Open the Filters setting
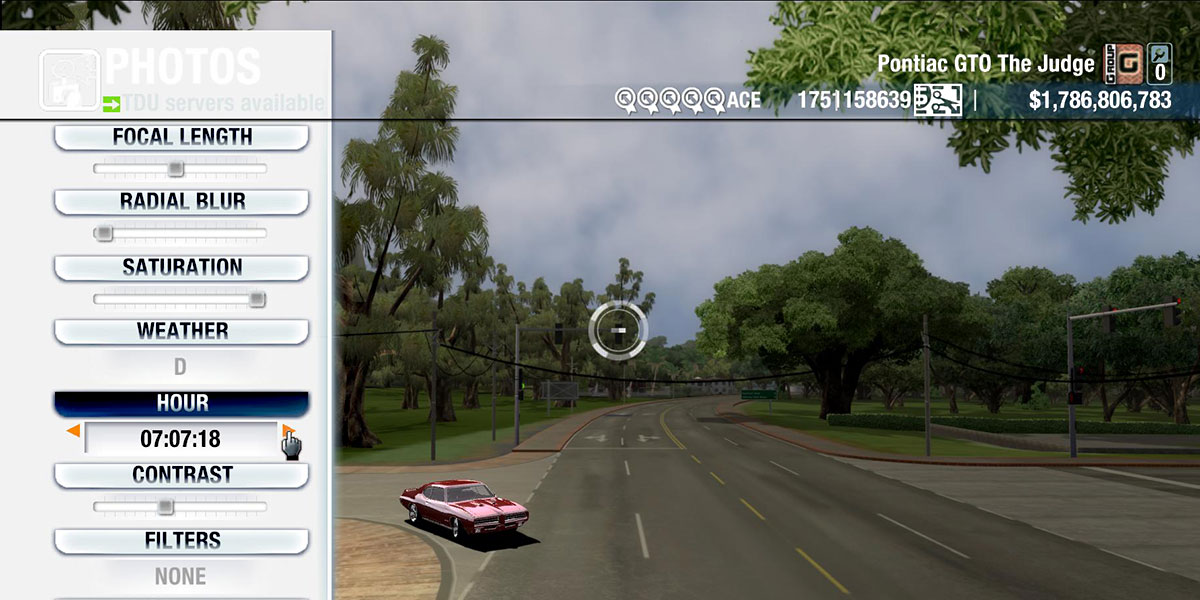Screen dimensions: 1200x600 coord(181,541)
